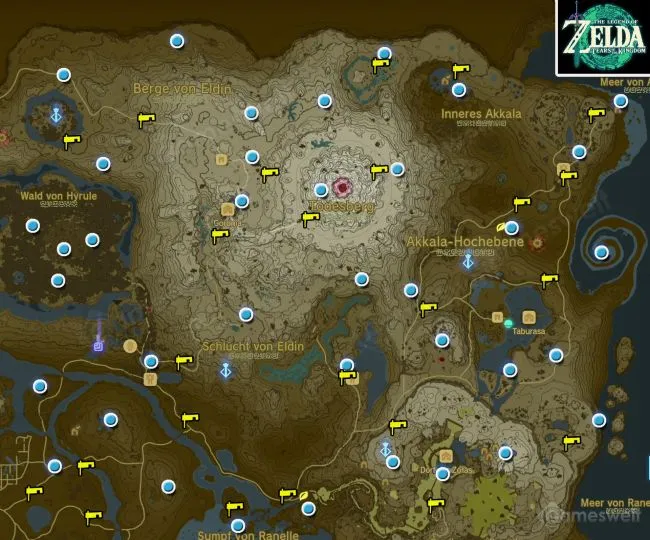
Task: Select the light-blue tower icon below Akkala-Hochebene
Action: pos(467,261)
